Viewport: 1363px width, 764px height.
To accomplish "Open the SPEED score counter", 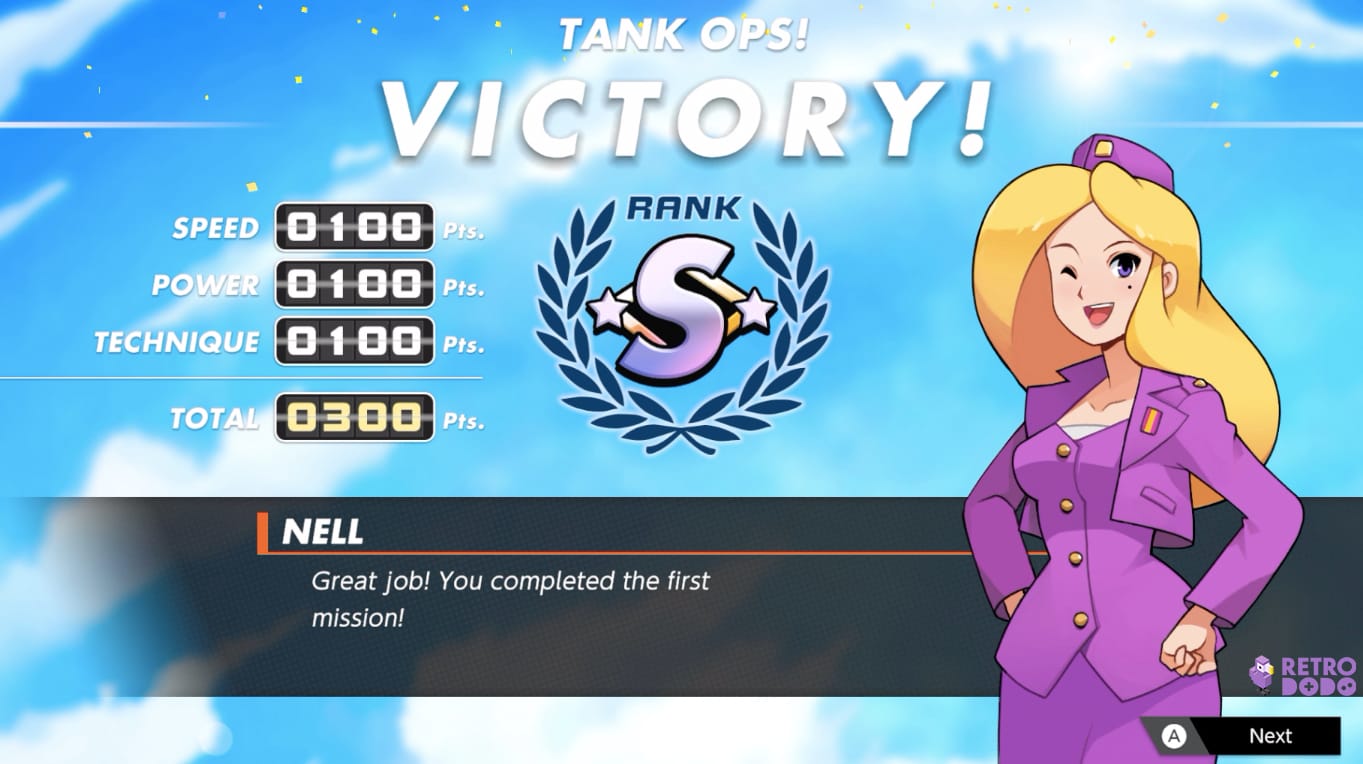I will (354, 227).
